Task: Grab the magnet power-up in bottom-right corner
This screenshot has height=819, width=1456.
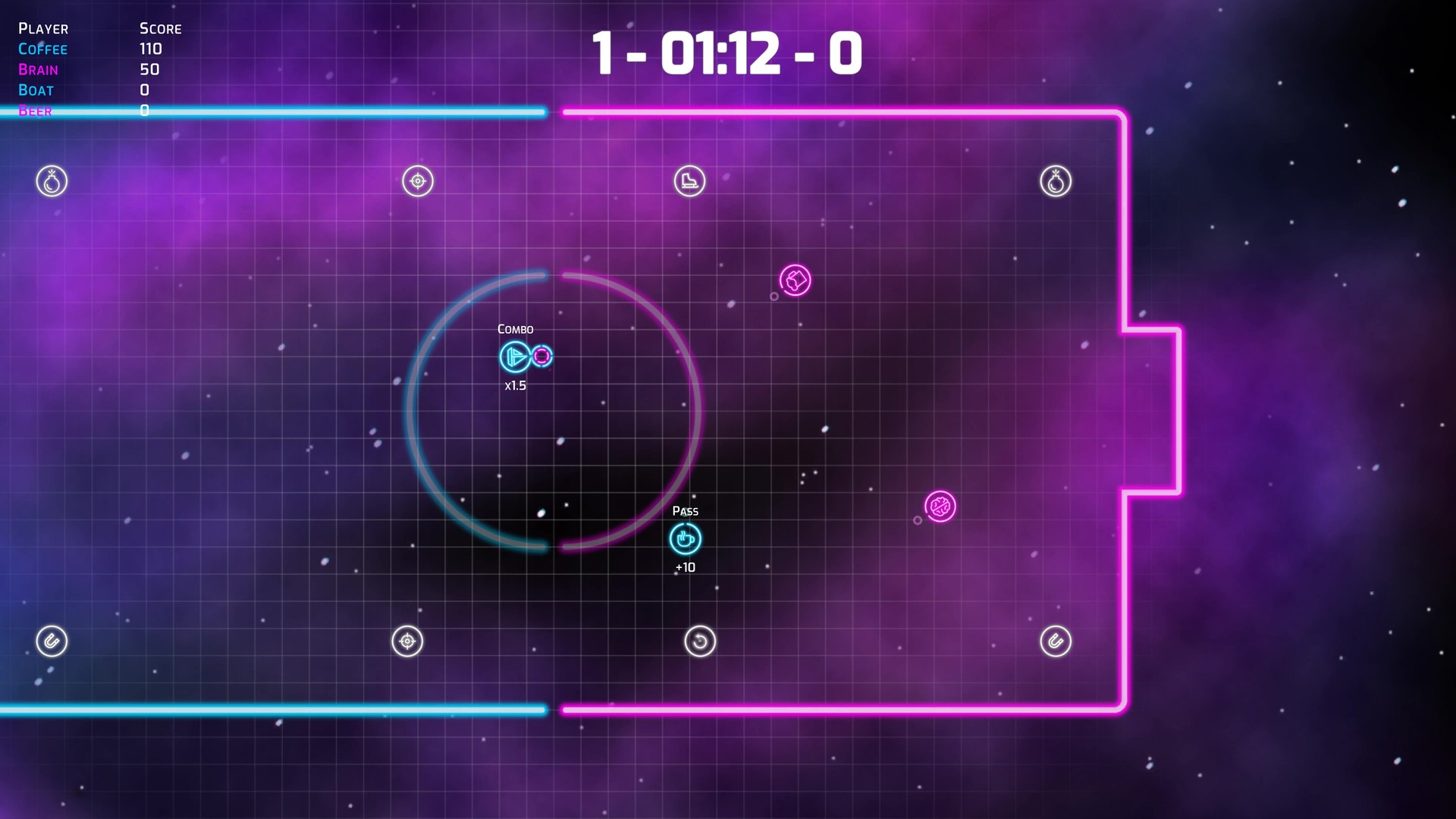Action: tap(1056, 641)
